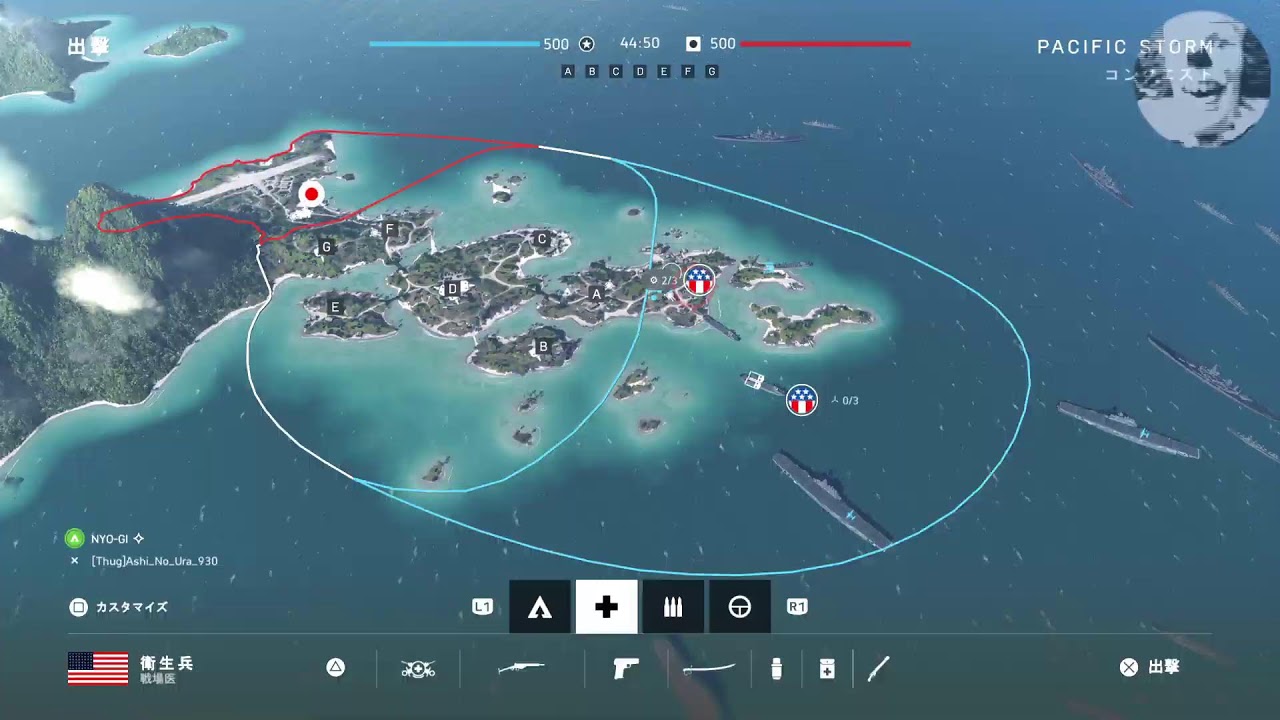
Task: Select the pistol sidearm slot
Action: (626, 668)
